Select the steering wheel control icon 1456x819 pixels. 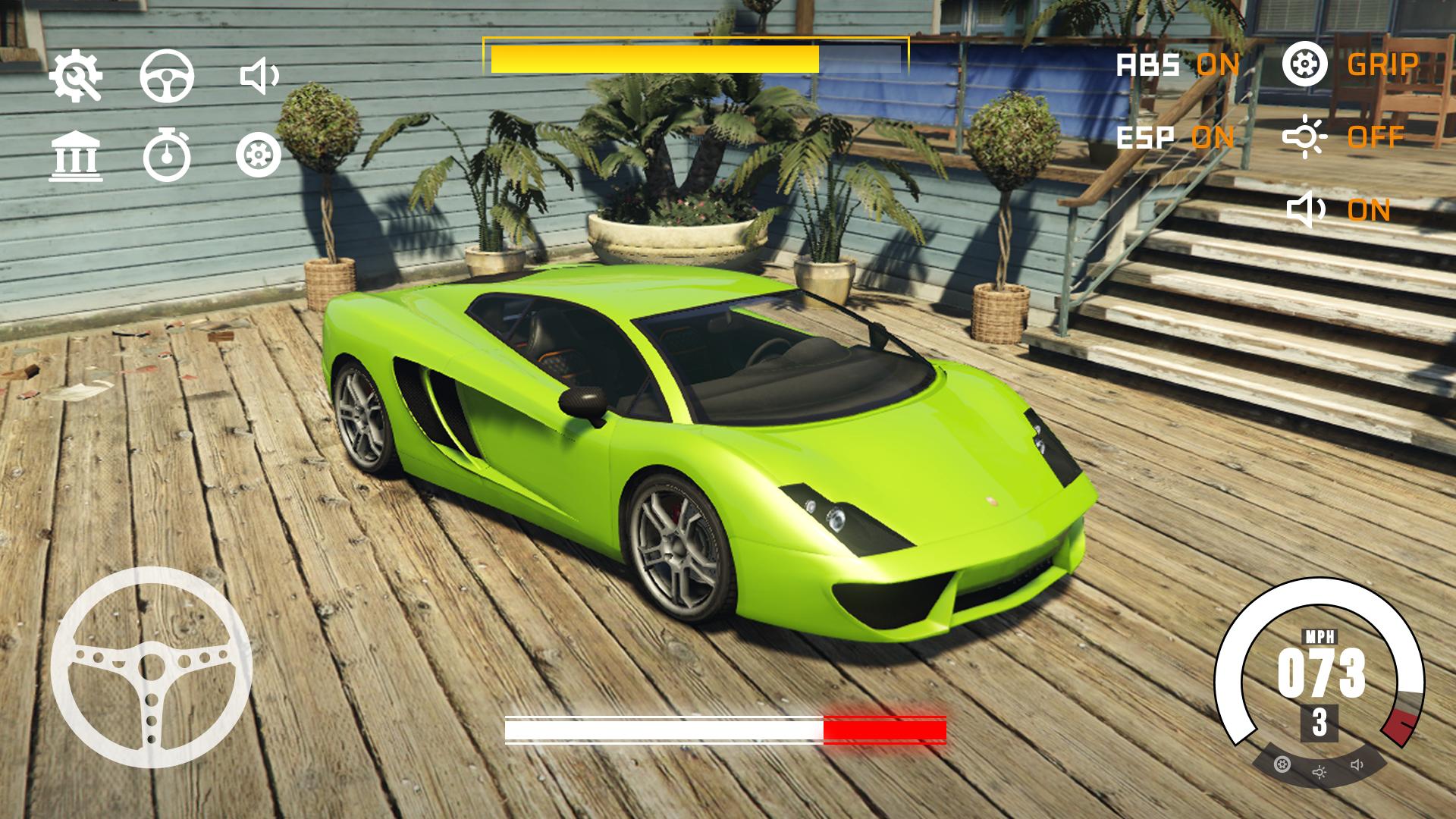165,74
